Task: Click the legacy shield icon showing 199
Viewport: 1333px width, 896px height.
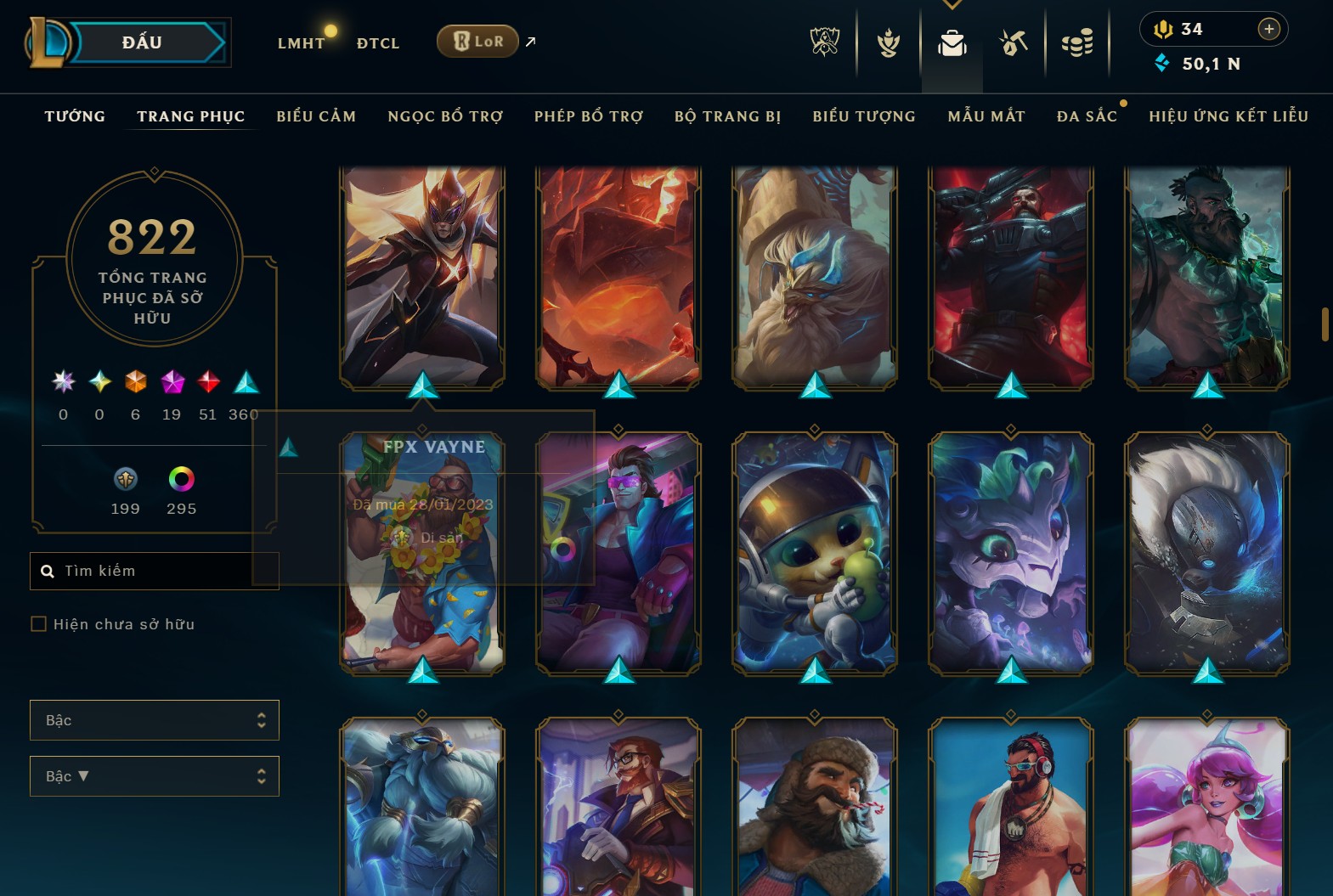Action: (x=125, y=478)
